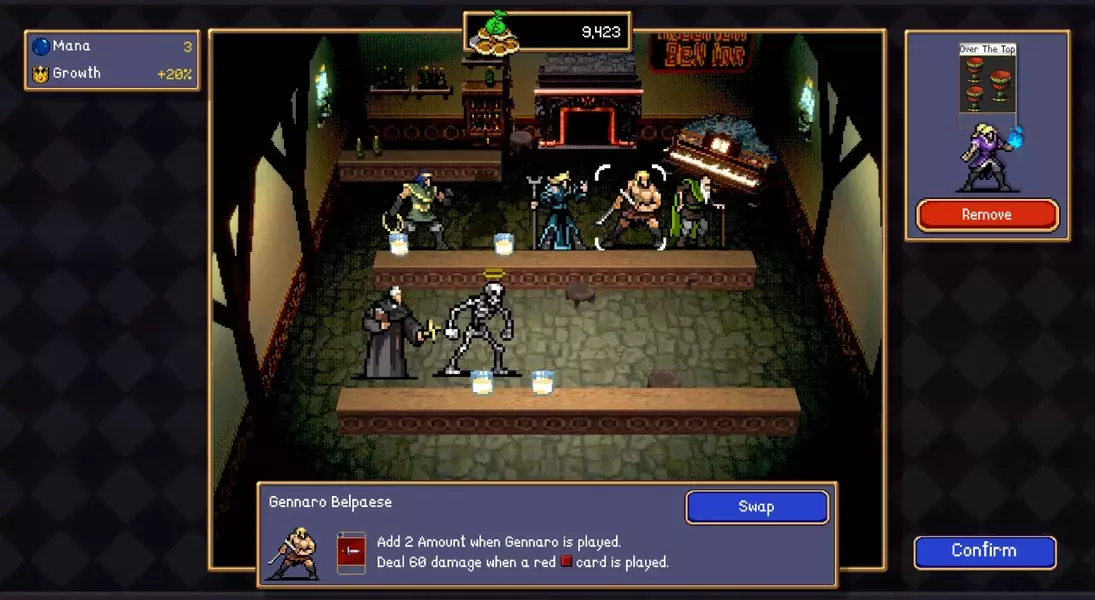Confirm the party selection
This screenshot has height=600, width=1095.
pos(984,551)
